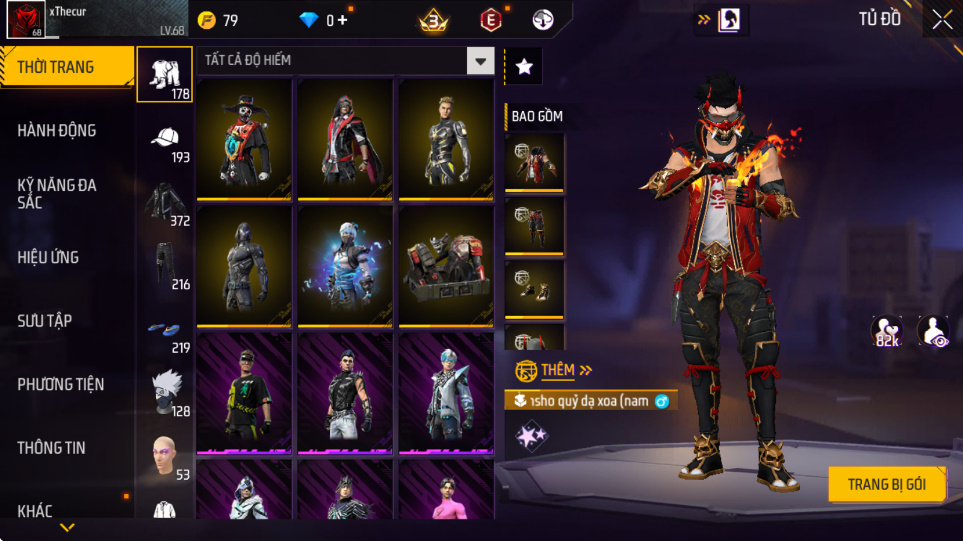
Task: Toggle the star favorites filter
Action: [x=524, y=67]
